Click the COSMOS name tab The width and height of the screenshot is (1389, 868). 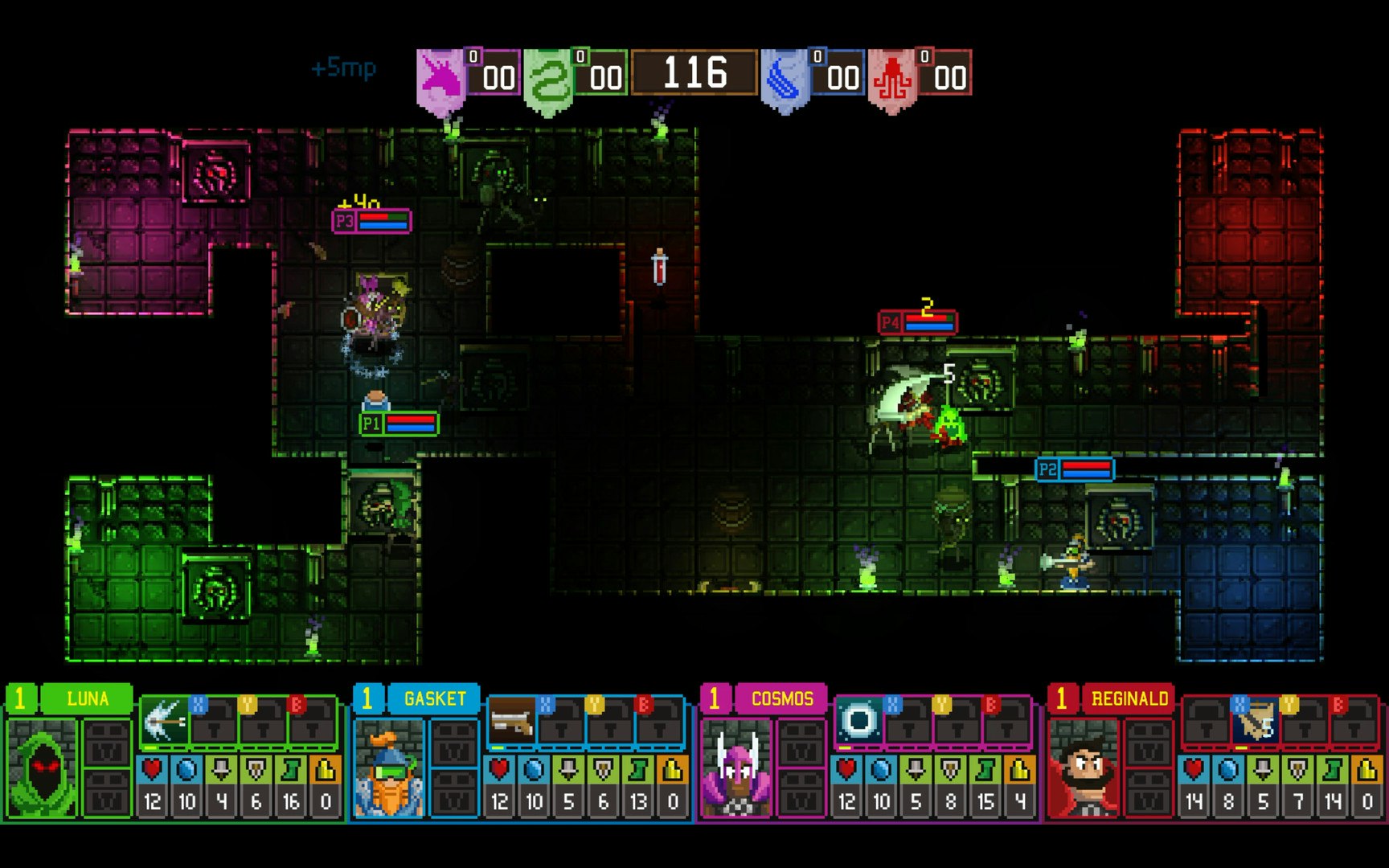781,698
